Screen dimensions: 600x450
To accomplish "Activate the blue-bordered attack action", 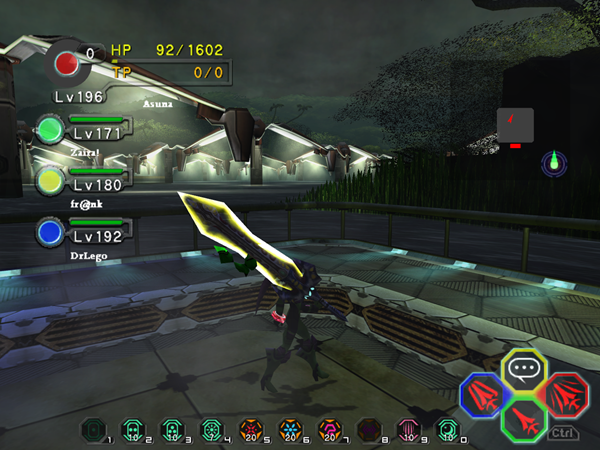I will click(x=481, y=394).
